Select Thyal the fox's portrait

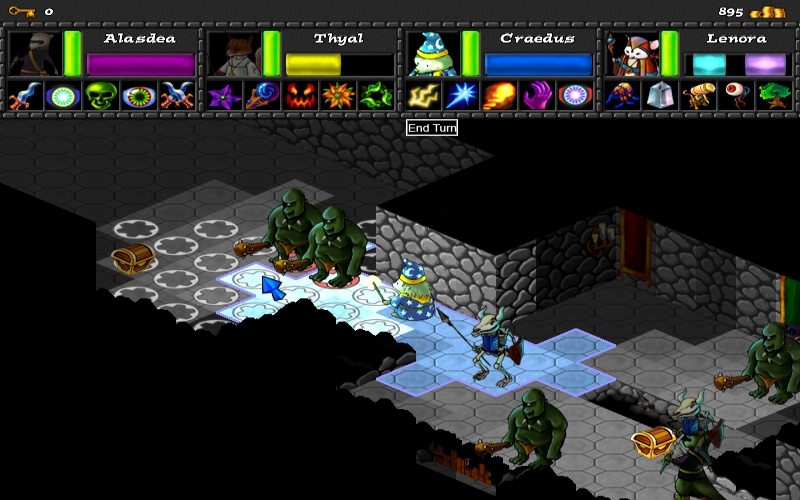232,52
